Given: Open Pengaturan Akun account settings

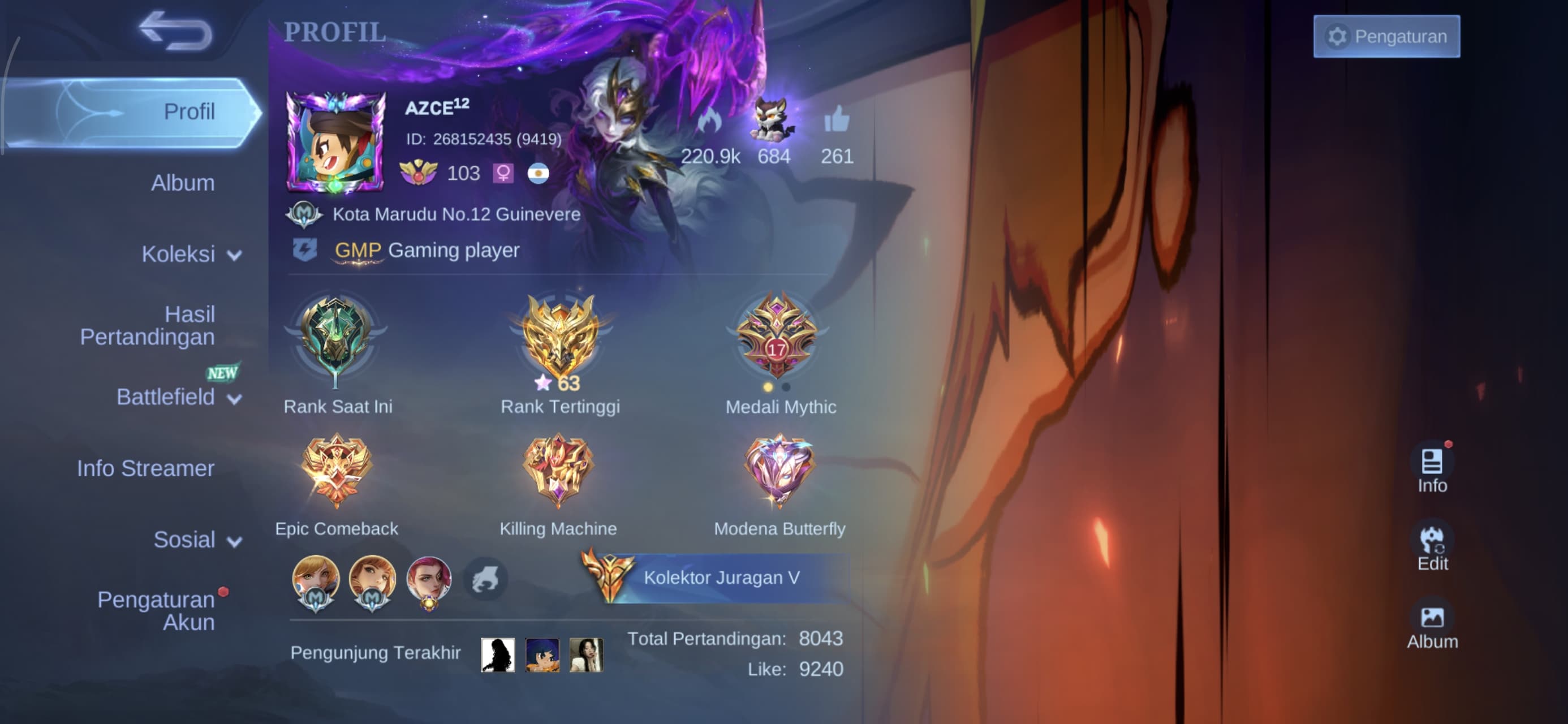Looking at the screenshot, I should [x=157, y=611].
